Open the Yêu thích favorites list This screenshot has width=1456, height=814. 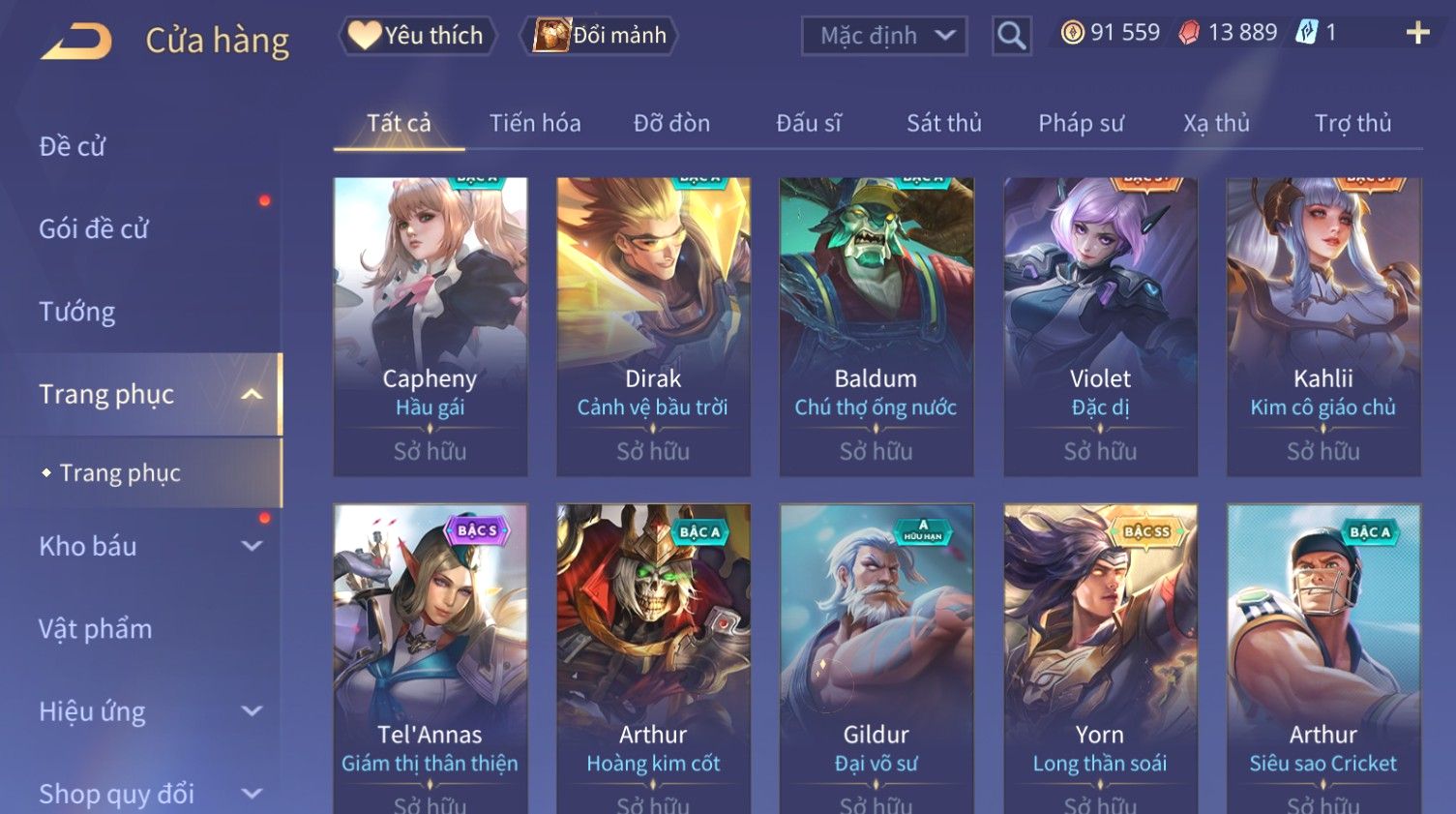click(418, 36)
